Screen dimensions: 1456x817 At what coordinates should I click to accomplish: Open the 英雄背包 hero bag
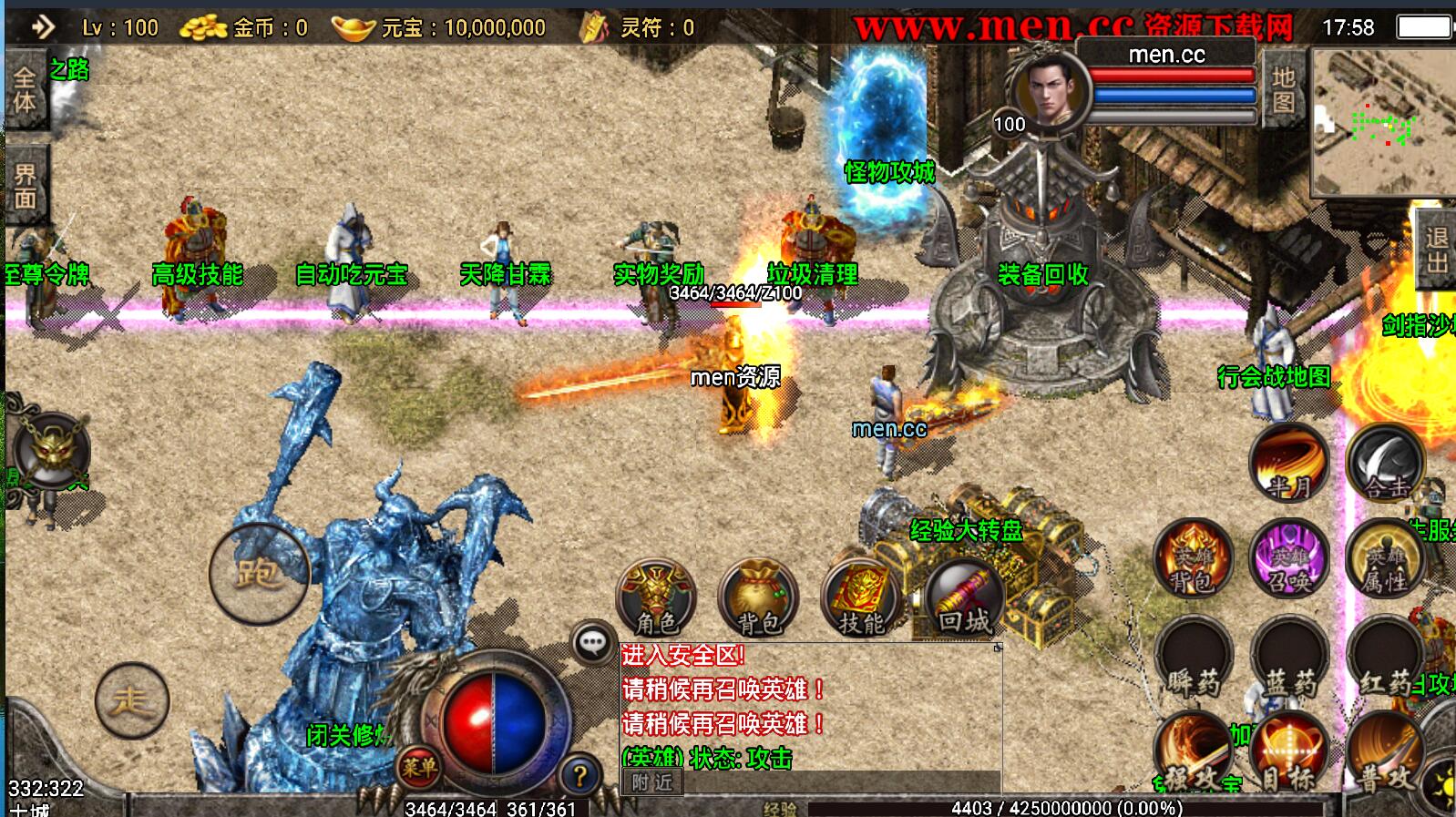click(1193, 558)
